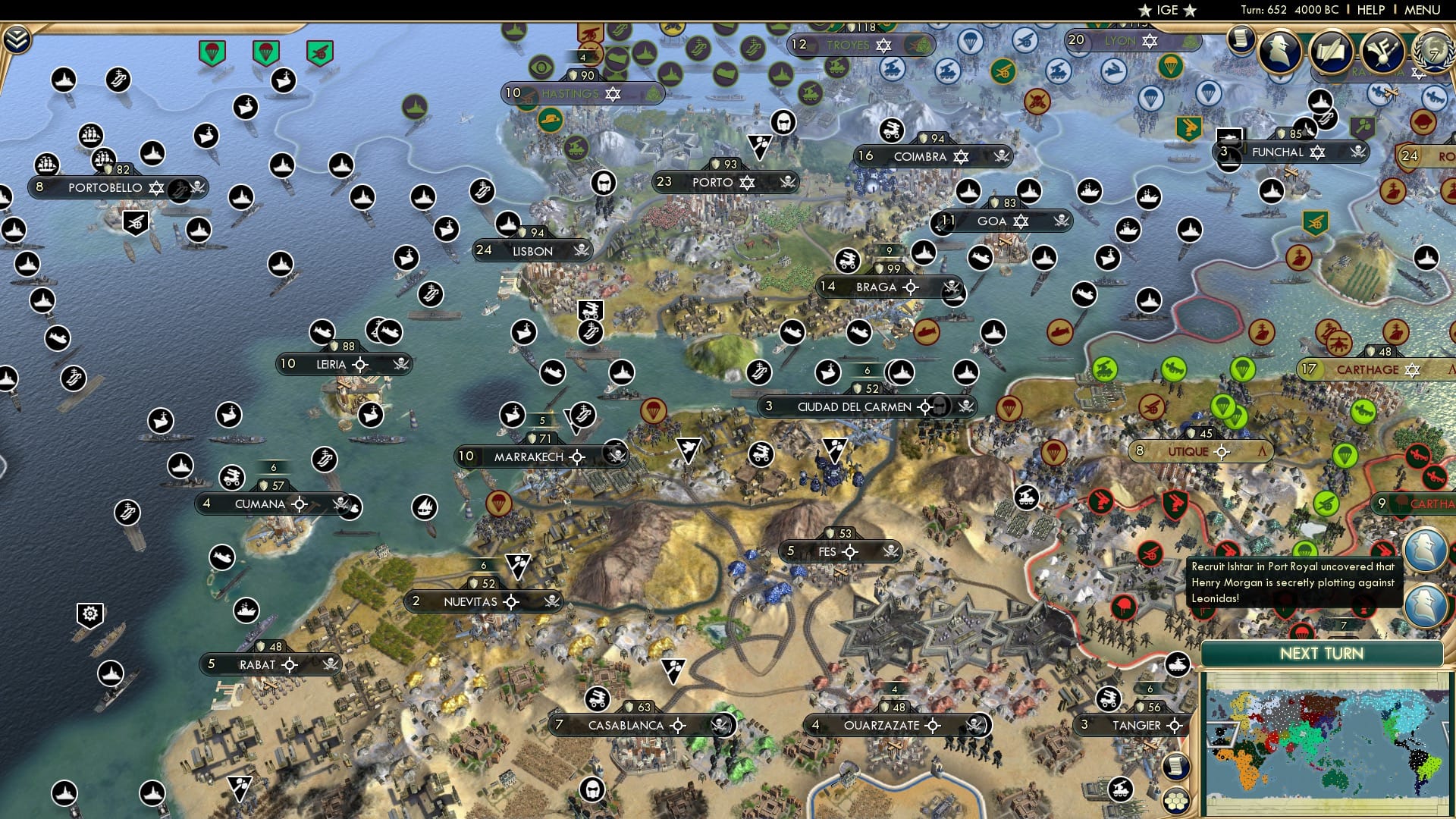Select the Casablanca city name label
This screenshot has width=1456, height=819.
click(624, 725)
